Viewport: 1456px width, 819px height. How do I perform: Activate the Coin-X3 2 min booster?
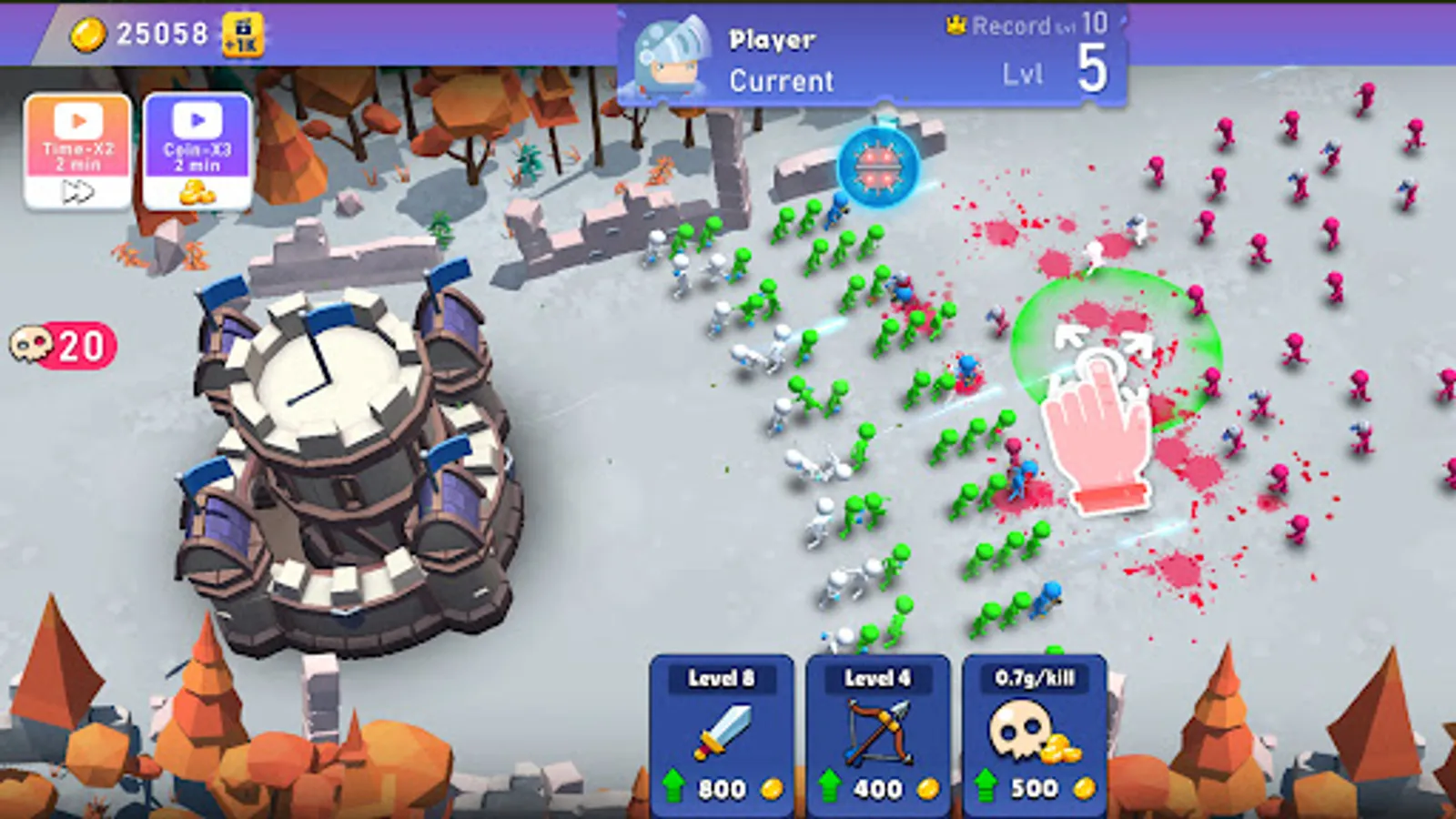pos(194,150)
